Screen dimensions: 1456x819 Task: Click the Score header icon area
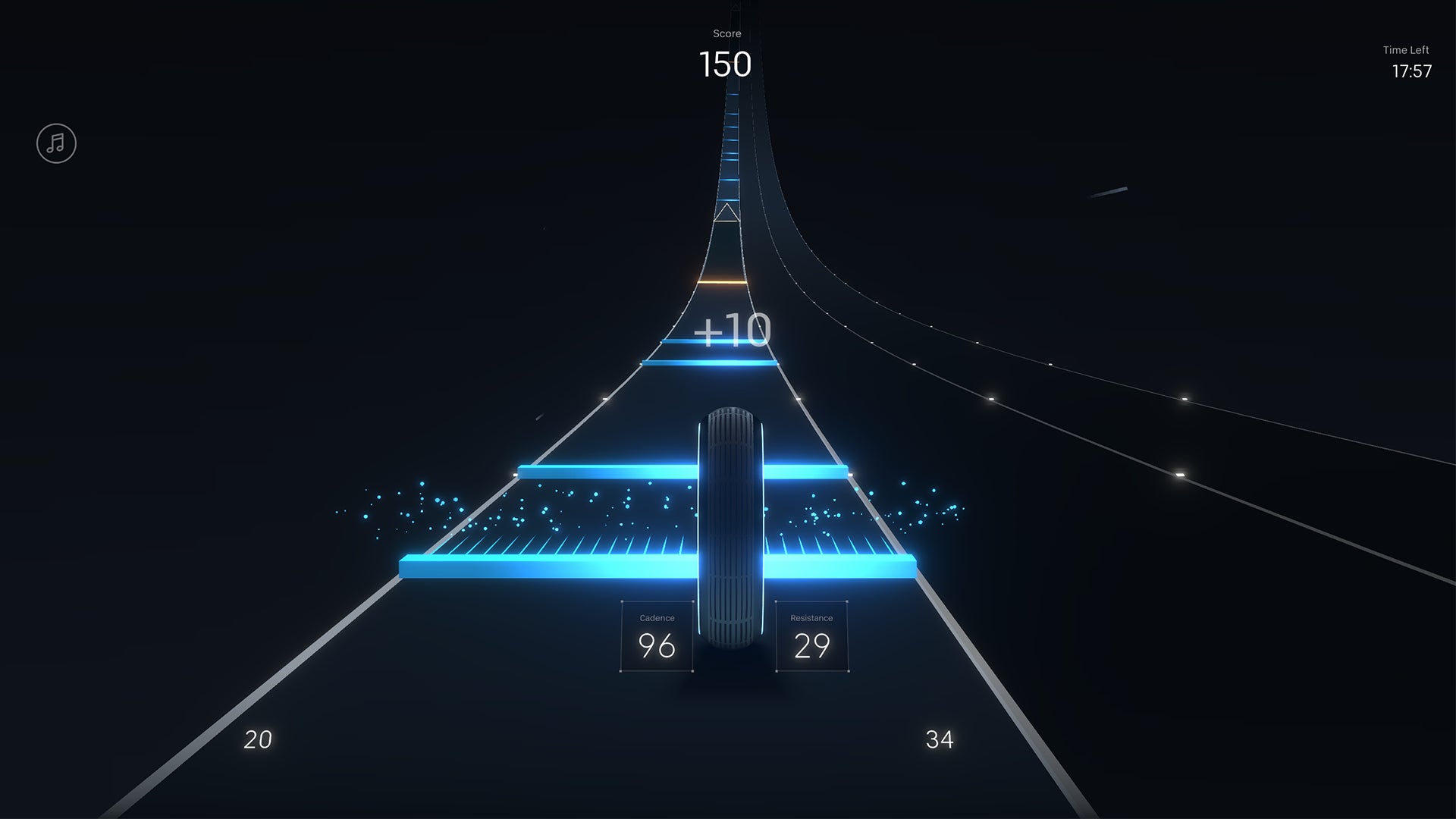(726, 33)
